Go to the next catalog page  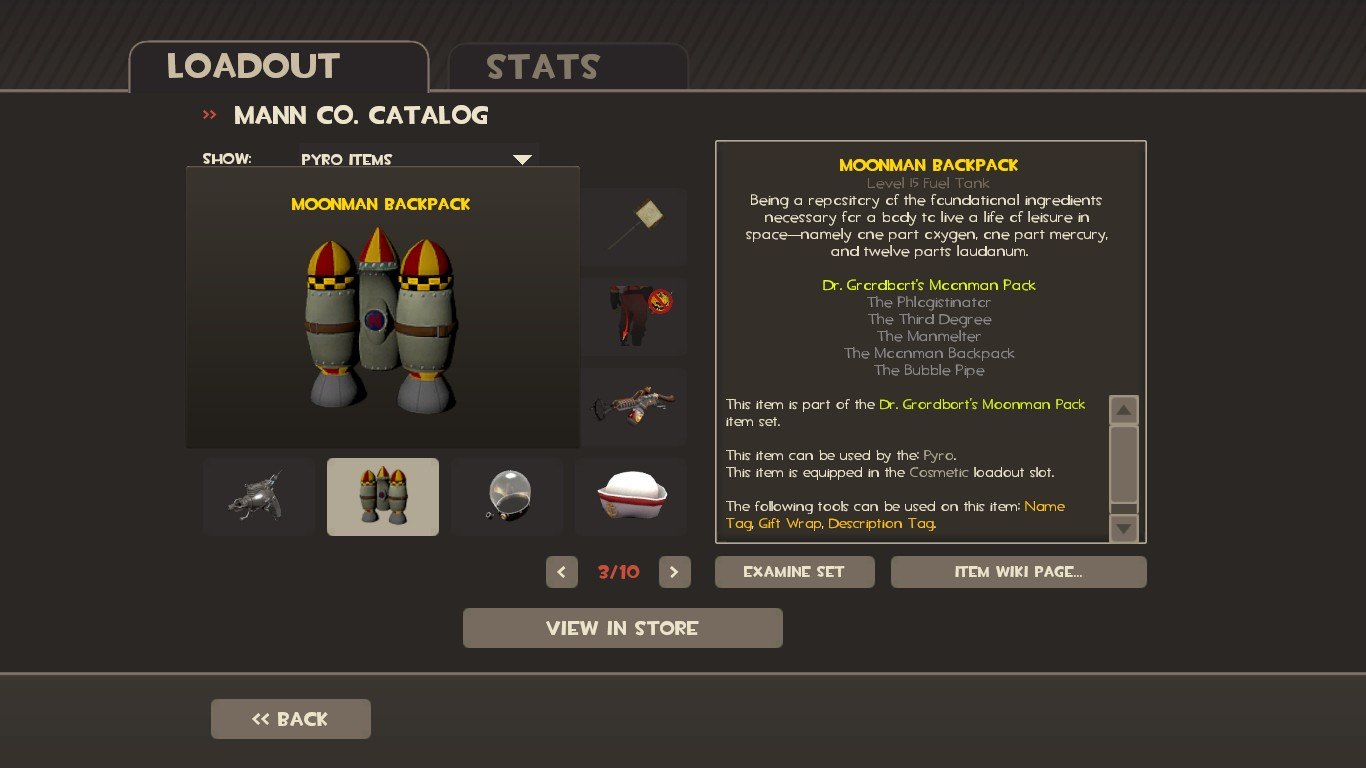(x=674, y=572)
